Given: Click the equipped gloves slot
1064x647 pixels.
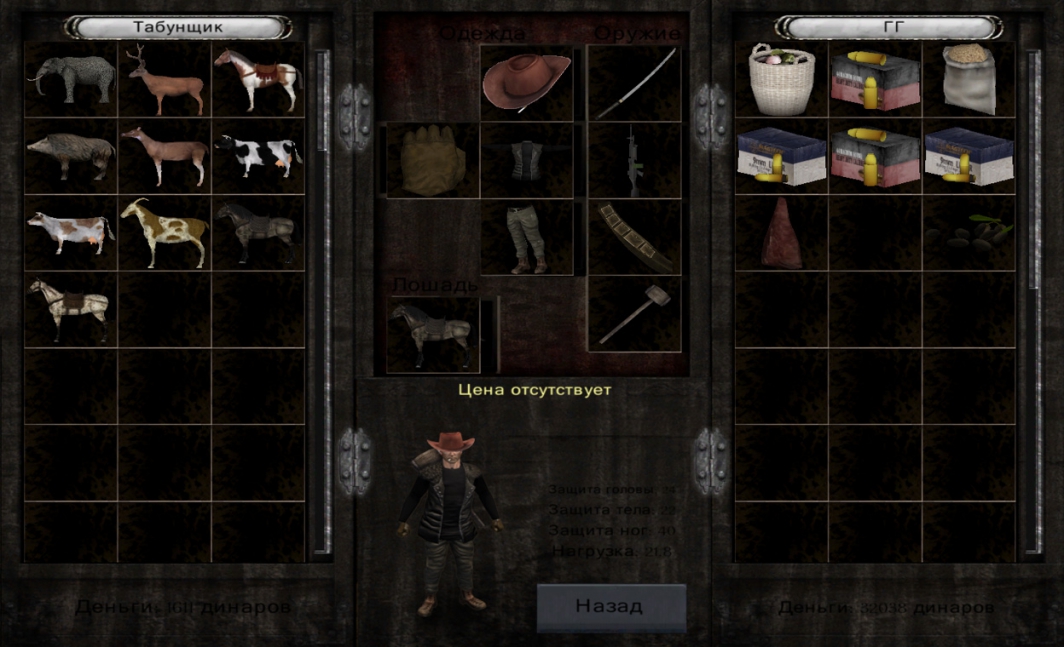Looking at the screenshot, I should pos(433,160).
